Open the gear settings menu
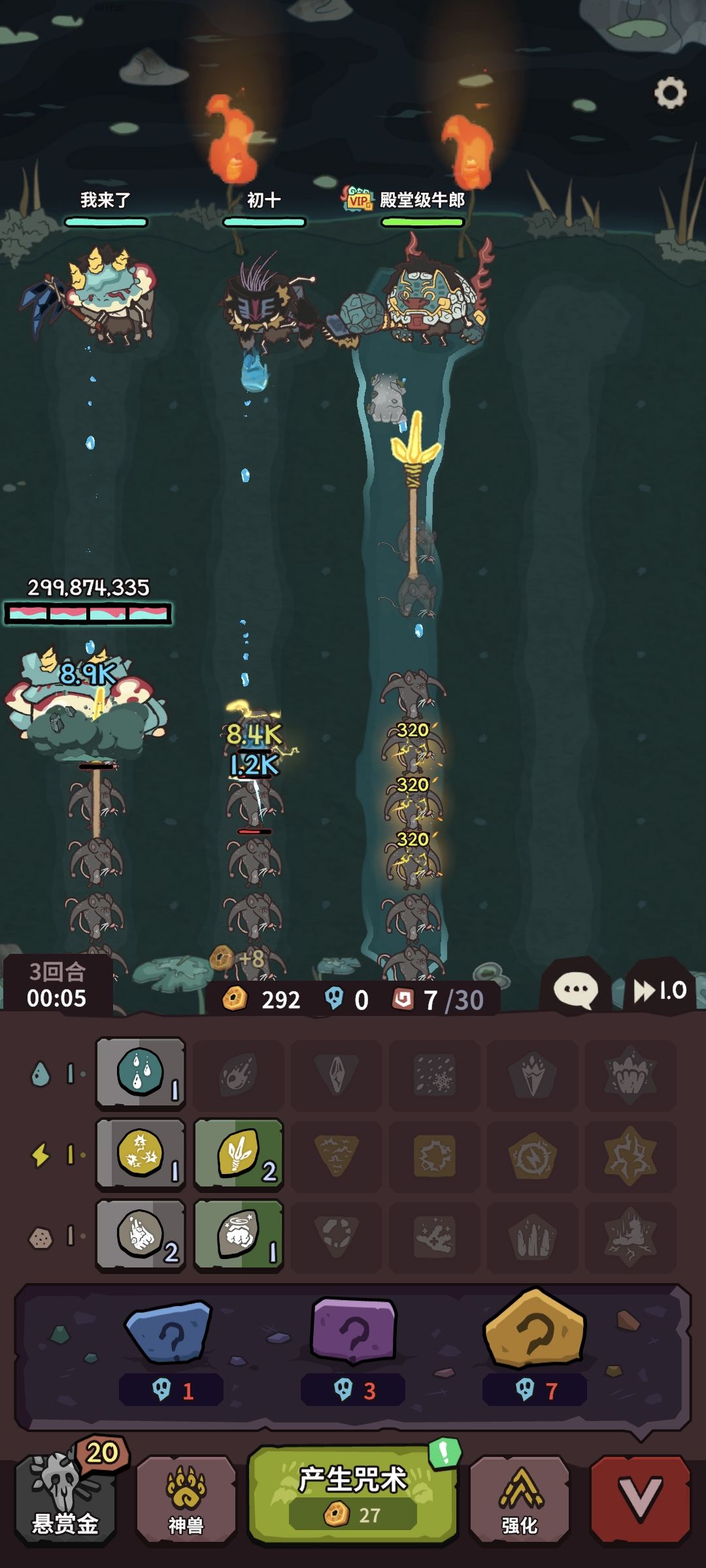This screenshot has height=1568, width=706. (x=670, y=93)
